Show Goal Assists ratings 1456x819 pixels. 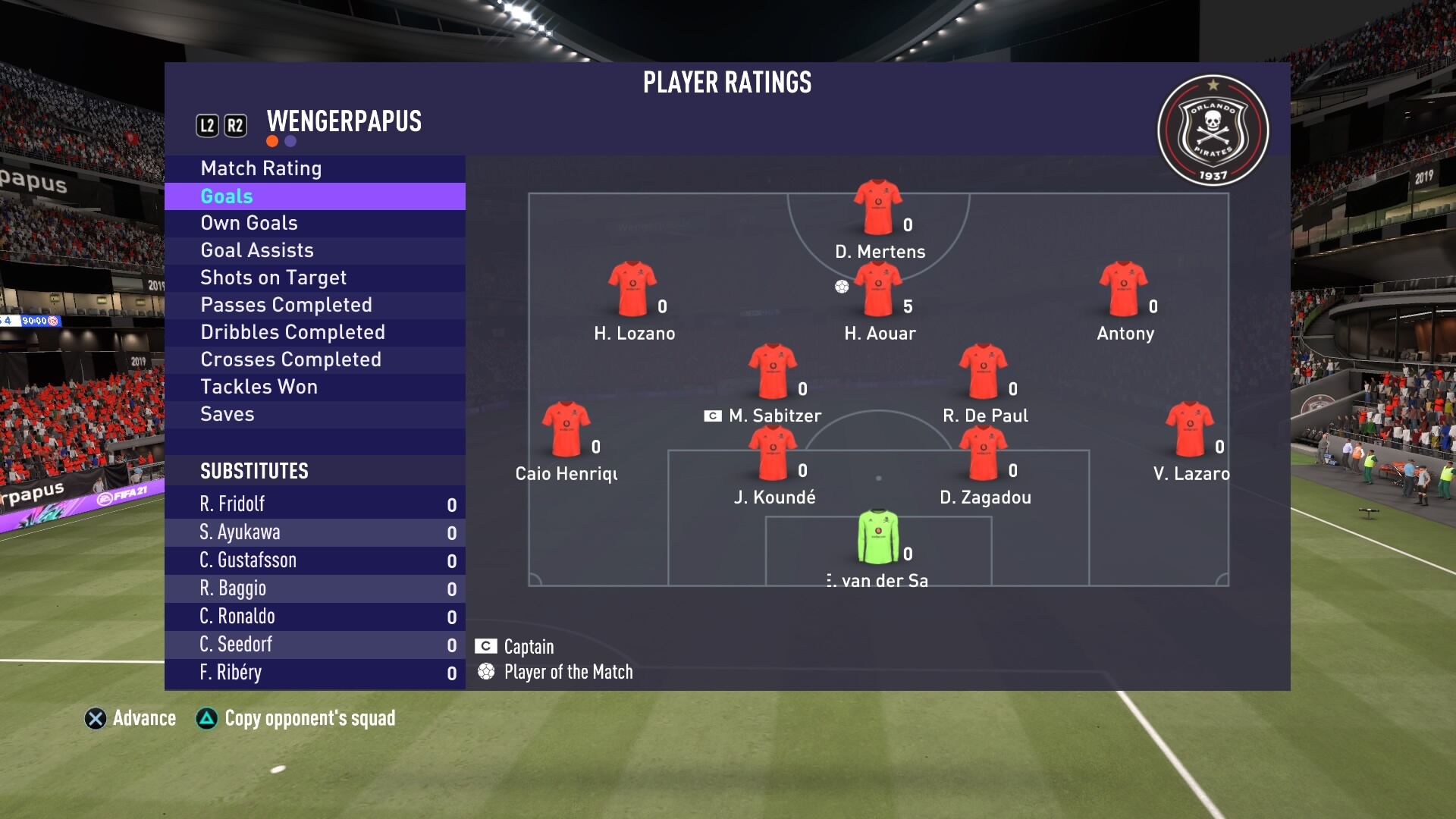[x=256, y=250]
